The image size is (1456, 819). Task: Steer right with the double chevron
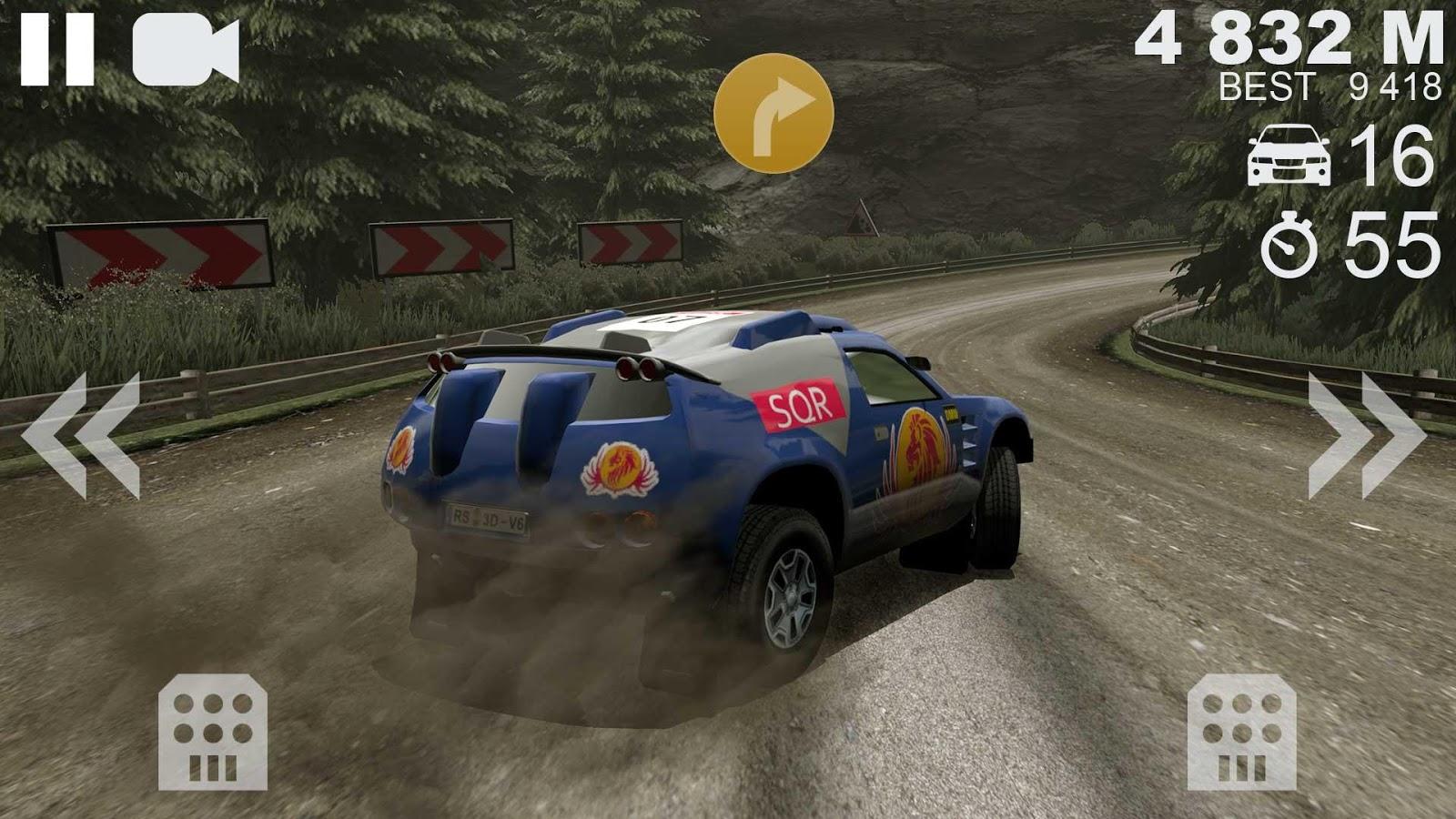[x=1366, y=436]
